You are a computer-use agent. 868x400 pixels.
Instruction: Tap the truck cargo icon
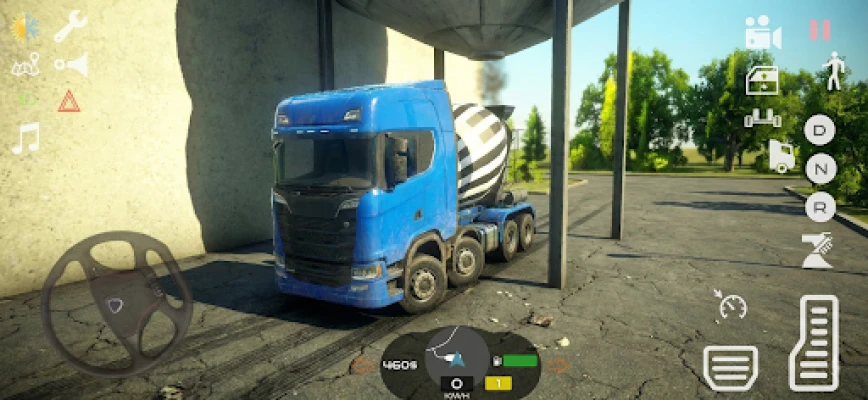pos(780,156)
